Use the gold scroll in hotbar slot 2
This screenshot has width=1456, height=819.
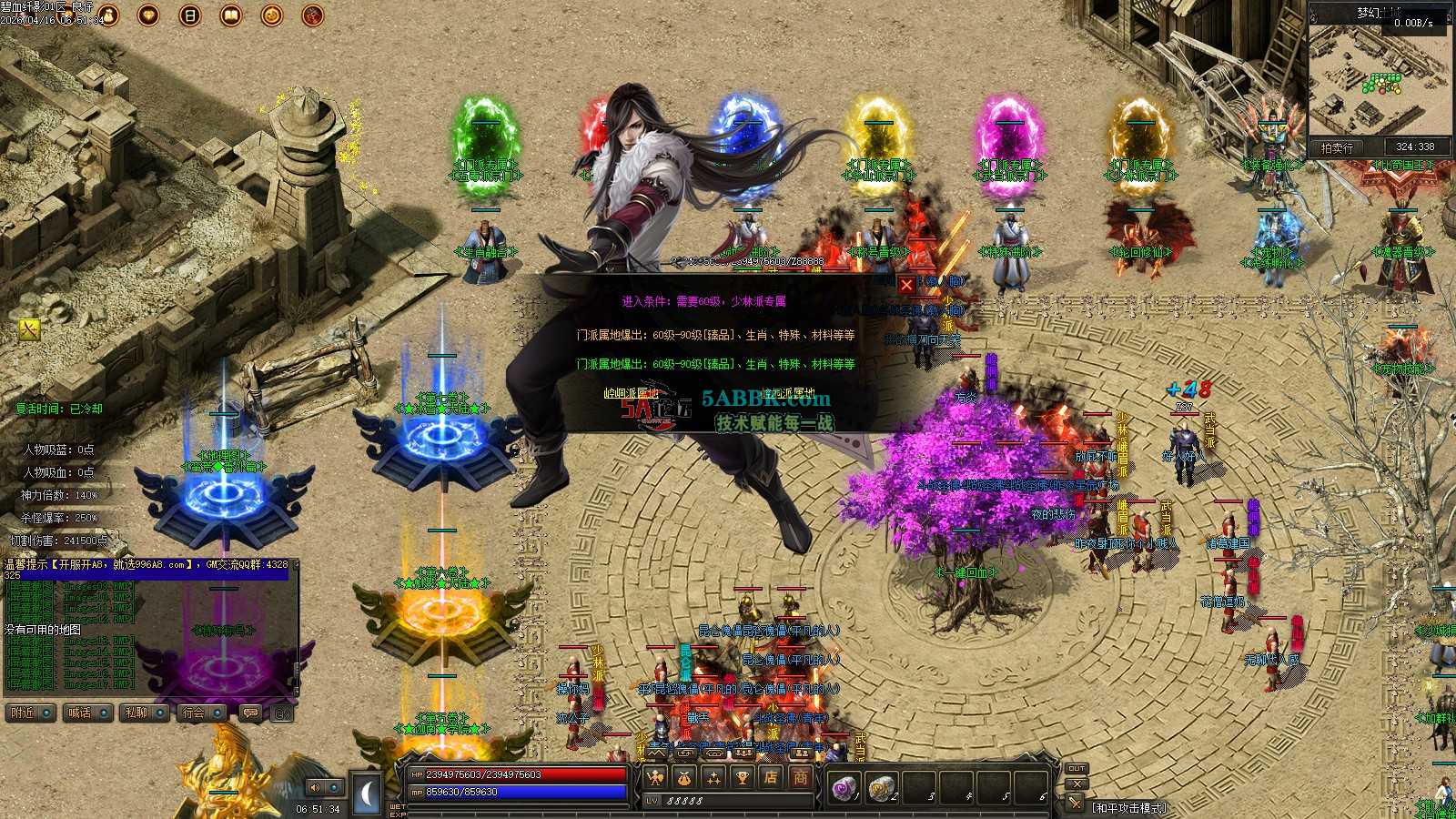click(x=881, y=788)
